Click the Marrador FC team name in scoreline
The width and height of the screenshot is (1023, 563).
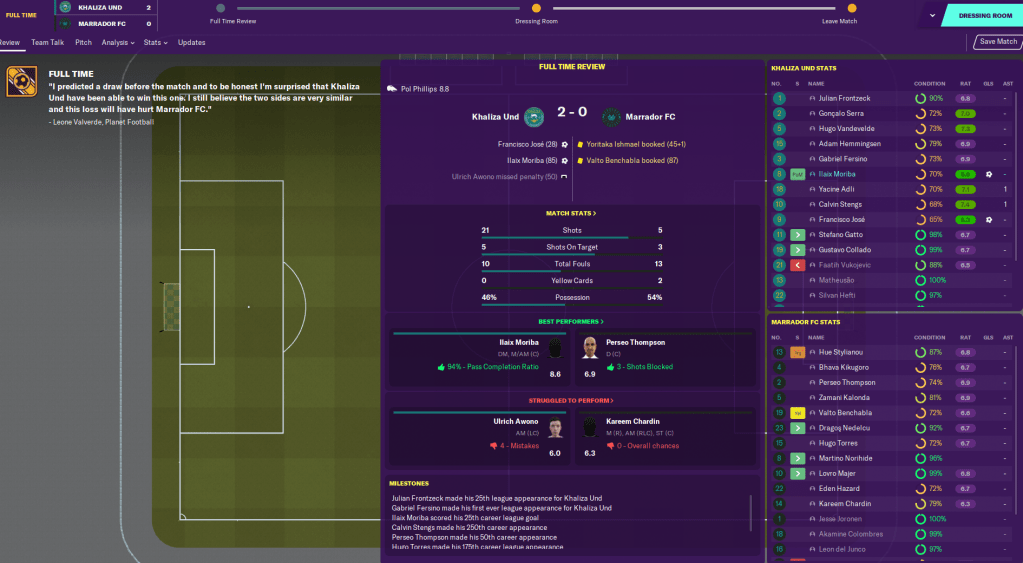click(651, 117)
